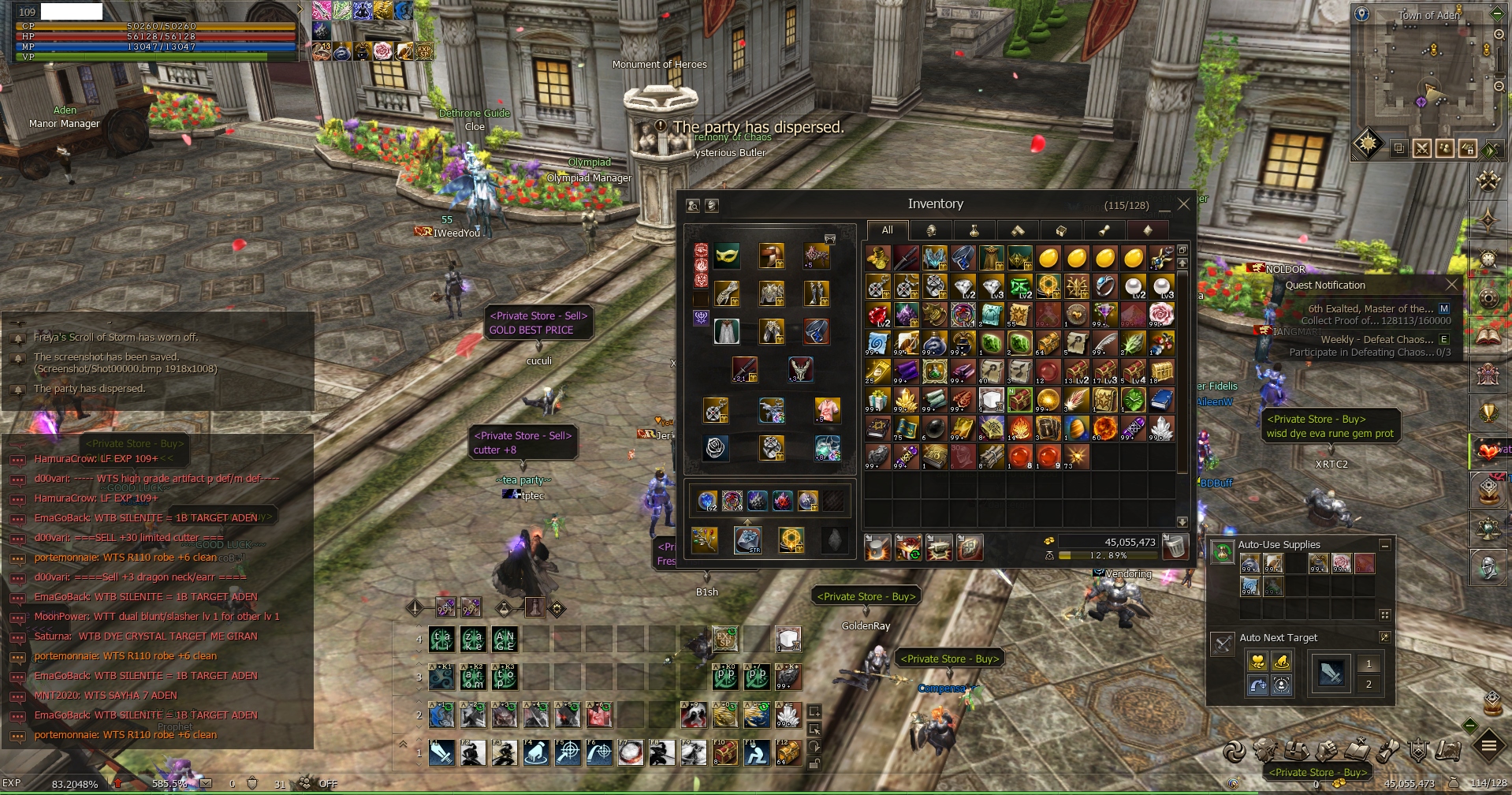Select the All tab in Inventory
The image size is (1512, 795).
point(887,230)
